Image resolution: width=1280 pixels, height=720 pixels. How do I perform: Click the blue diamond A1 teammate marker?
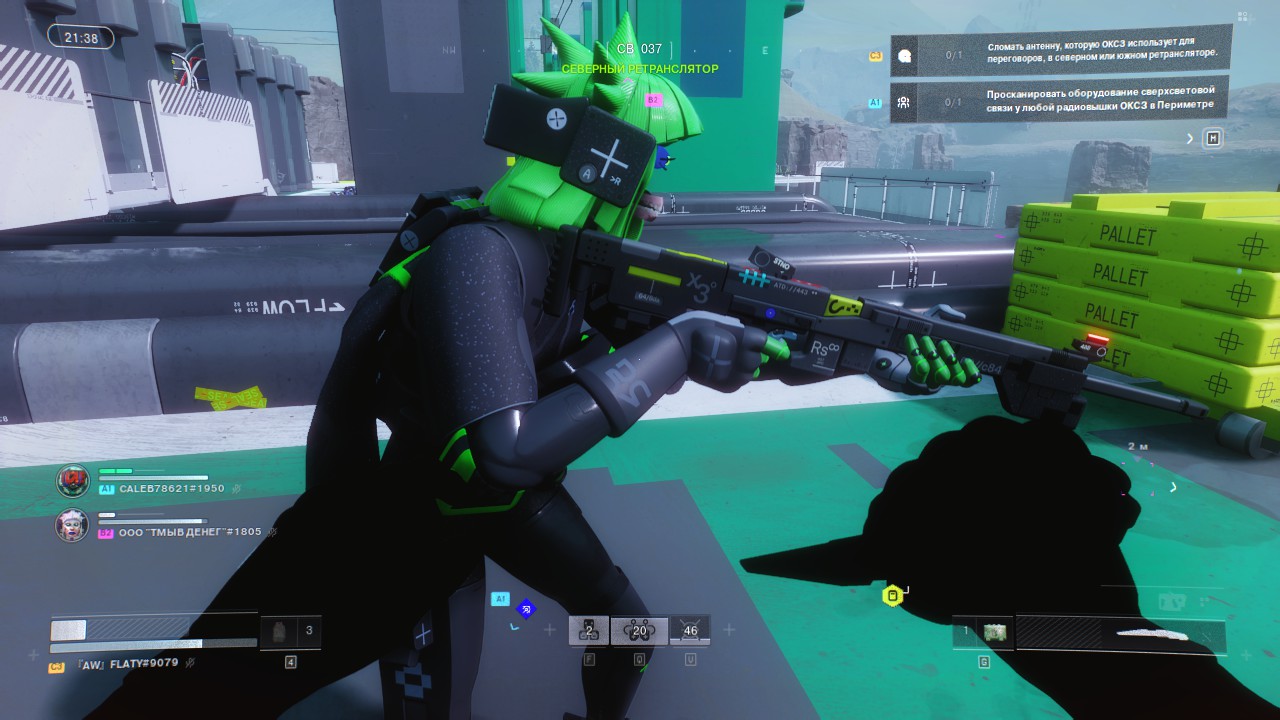[x=526, y=608]
